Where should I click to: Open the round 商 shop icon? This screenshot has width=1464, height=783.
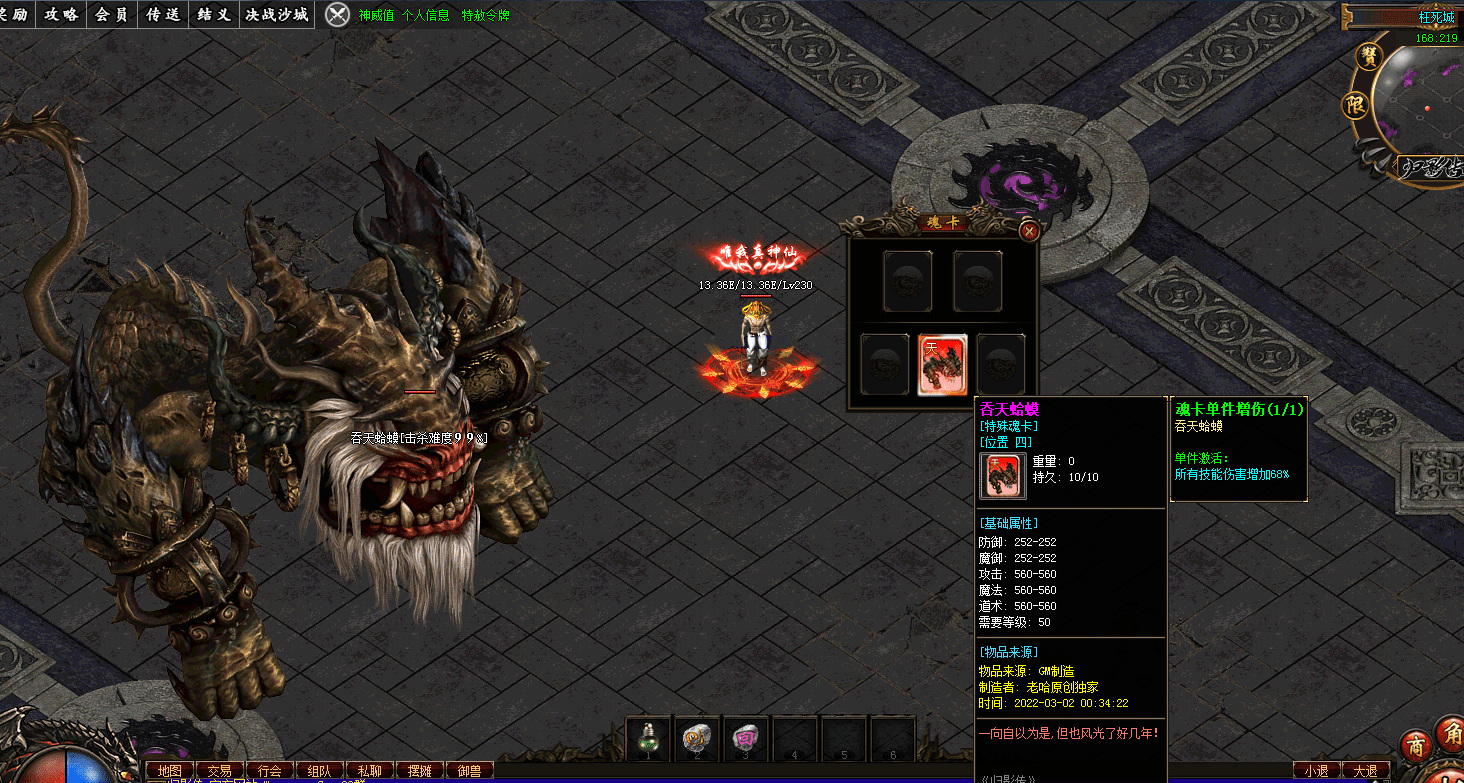point(1415,748)
